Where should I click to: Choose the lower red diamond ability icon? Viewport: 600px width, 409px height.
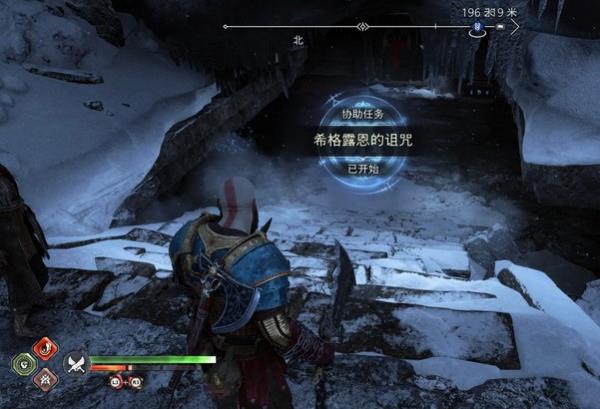pyautogui.click(x=45, y=378)
